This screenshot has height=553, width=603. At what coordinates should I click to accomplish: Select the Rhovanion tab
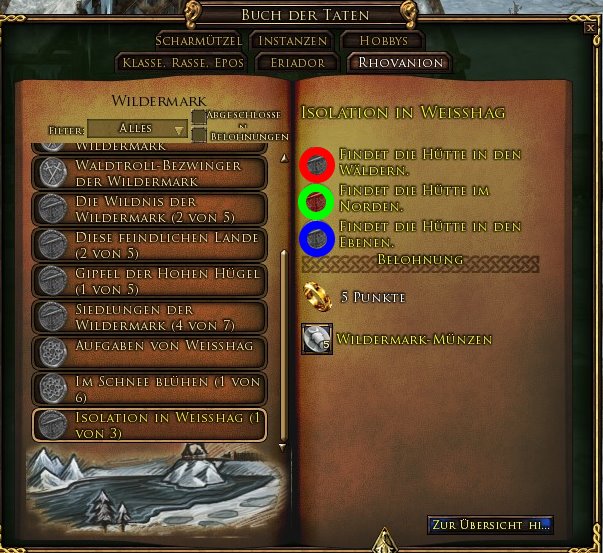pos(399,62)
